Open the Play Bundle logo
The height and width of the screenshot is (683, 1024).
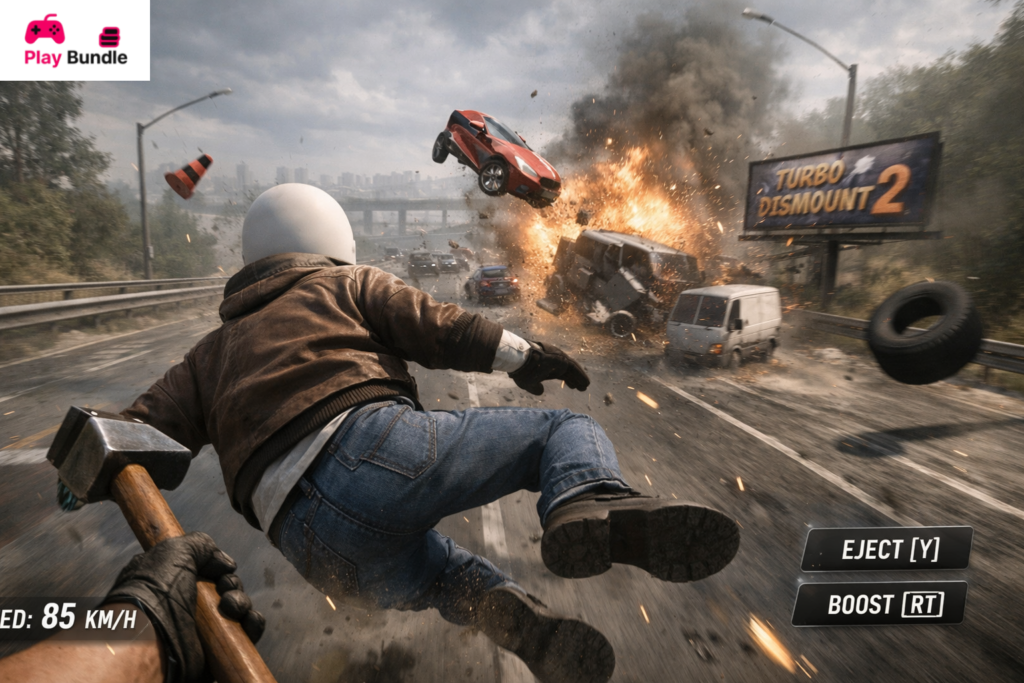click(75, 40)
